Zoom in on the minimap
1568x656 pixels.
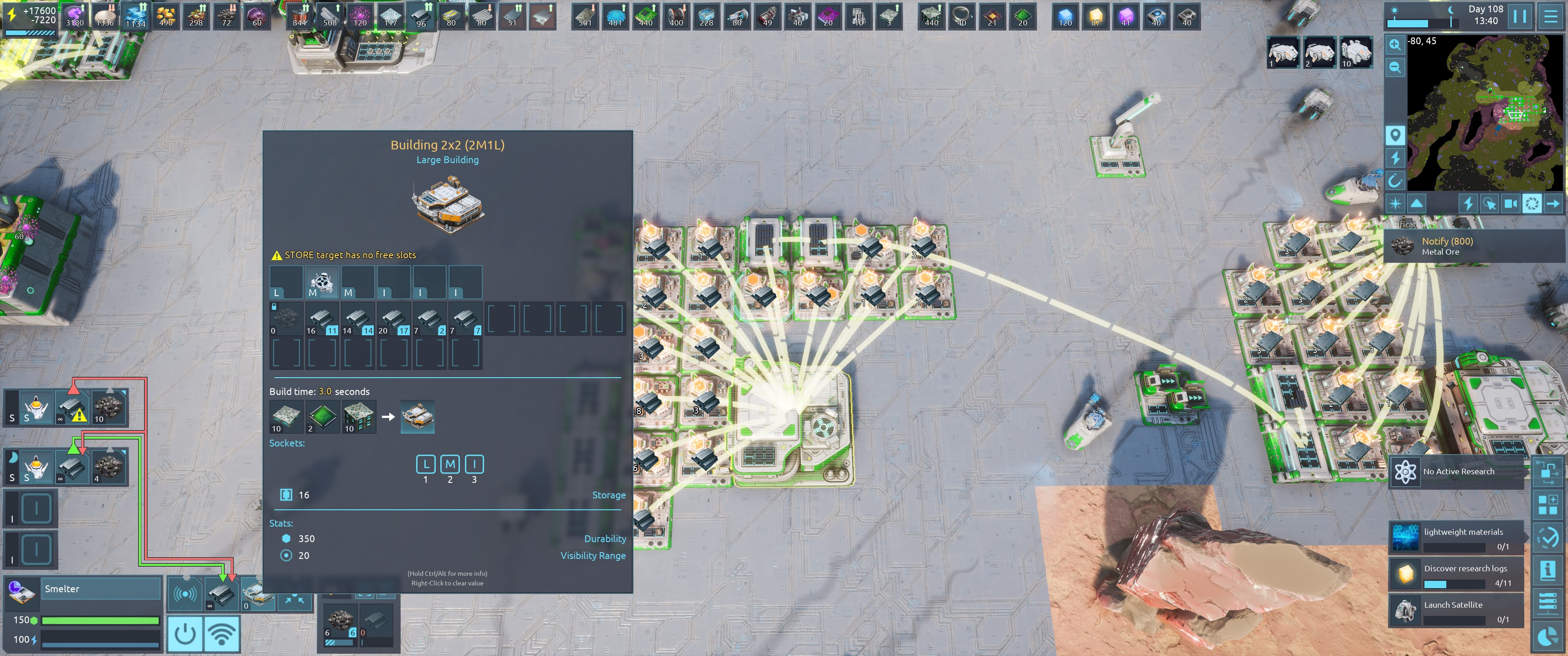click(1395, 45)
